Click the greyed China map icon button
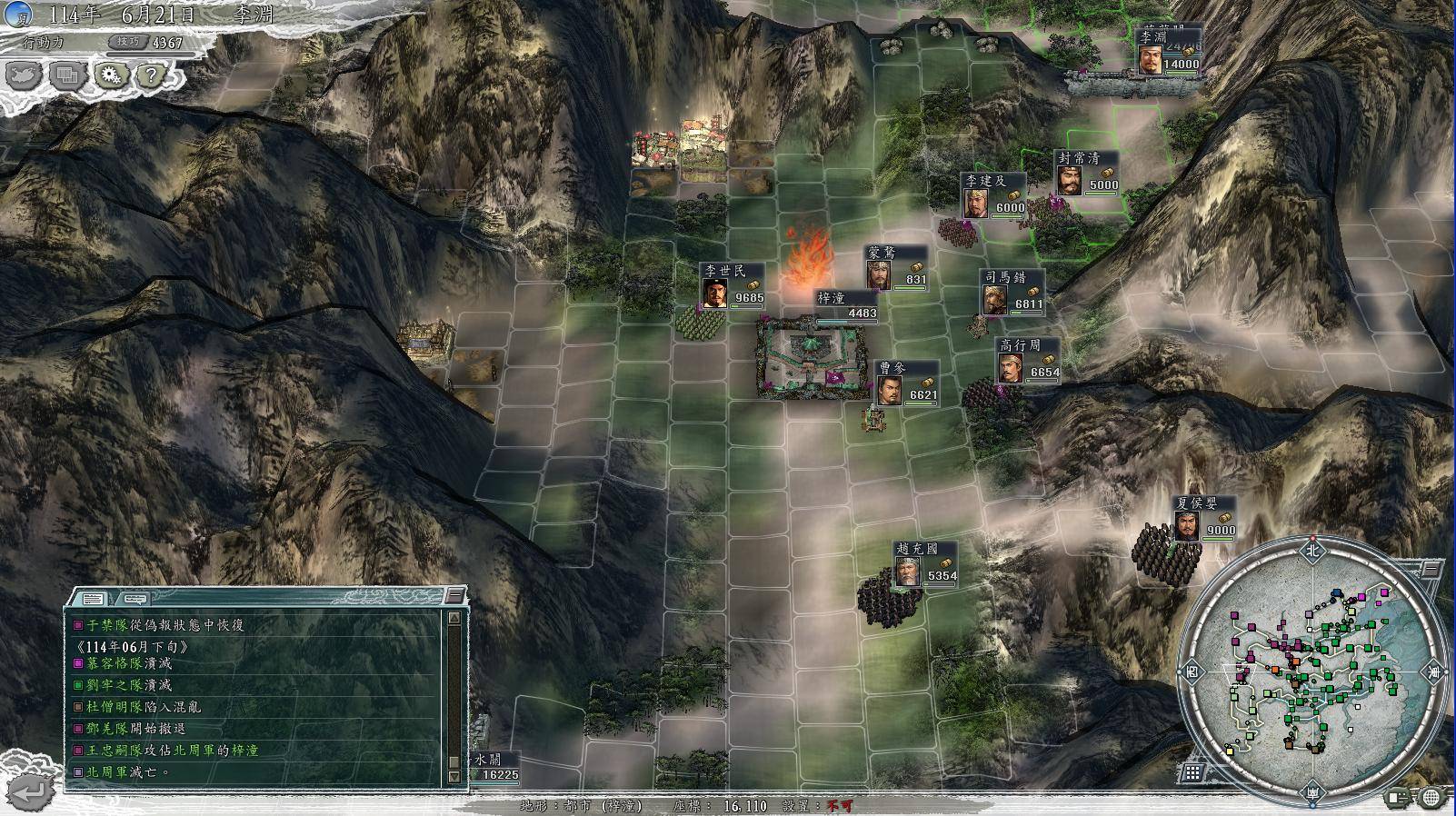Image resolution: width=1456 pixels, height=816 pixels. [24, 75]
